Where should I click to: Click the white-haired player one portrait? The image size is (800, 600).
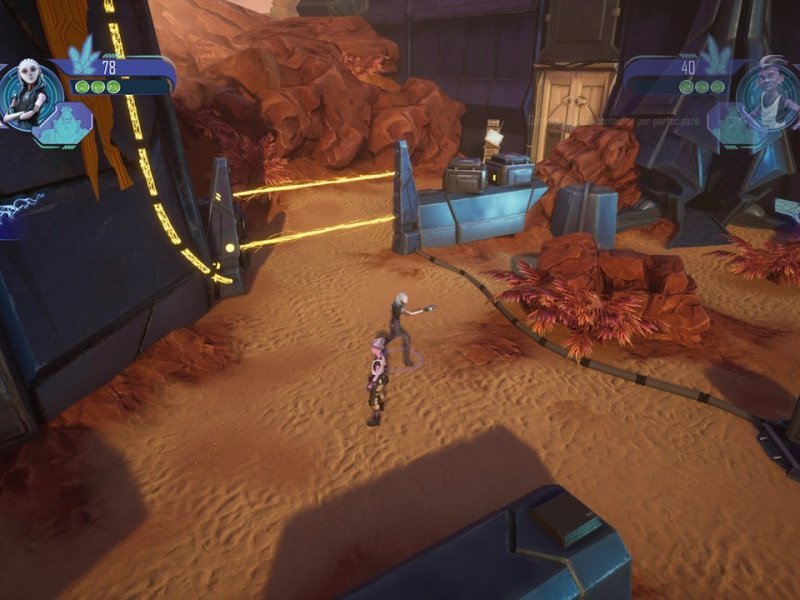25,95
